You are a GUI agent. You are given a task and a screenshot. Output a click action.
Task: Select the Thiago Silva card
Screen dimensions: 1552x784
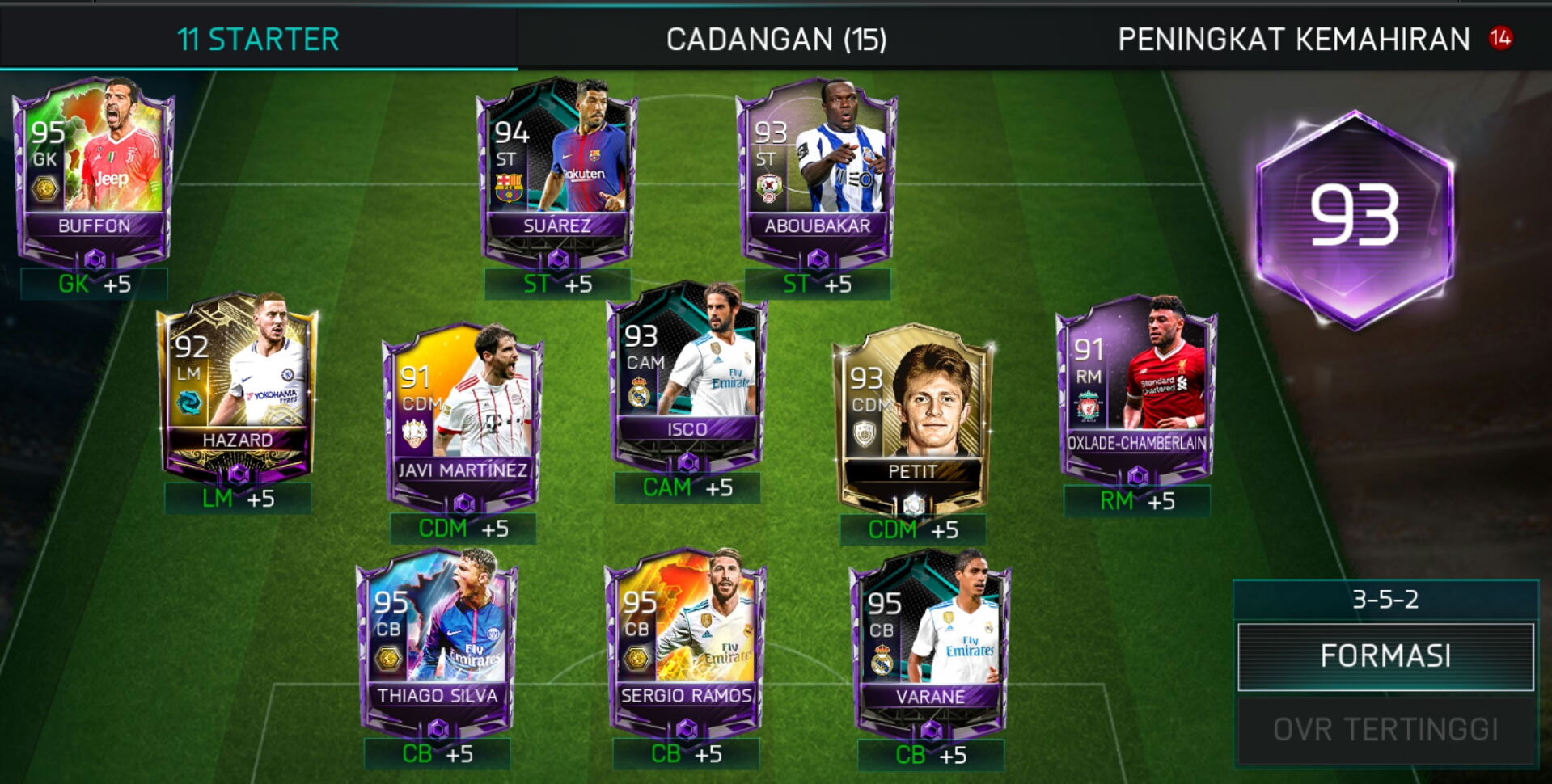[x=438, y=643]
